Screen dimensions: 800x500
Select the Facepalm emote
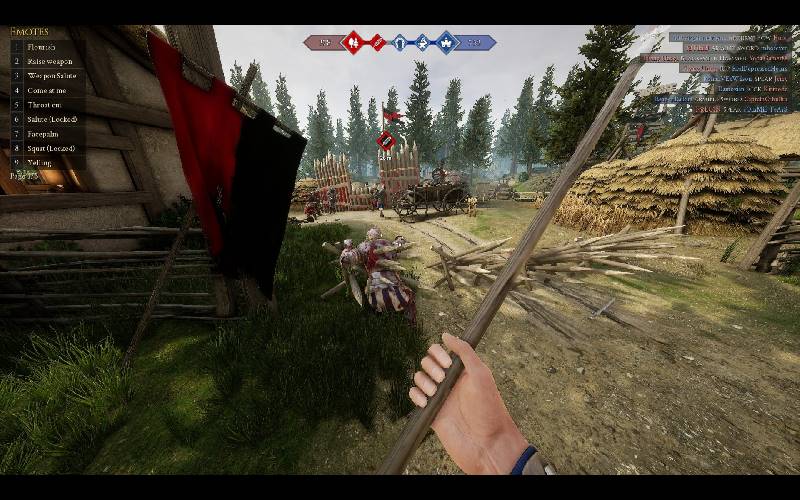[x=44, y=134]
